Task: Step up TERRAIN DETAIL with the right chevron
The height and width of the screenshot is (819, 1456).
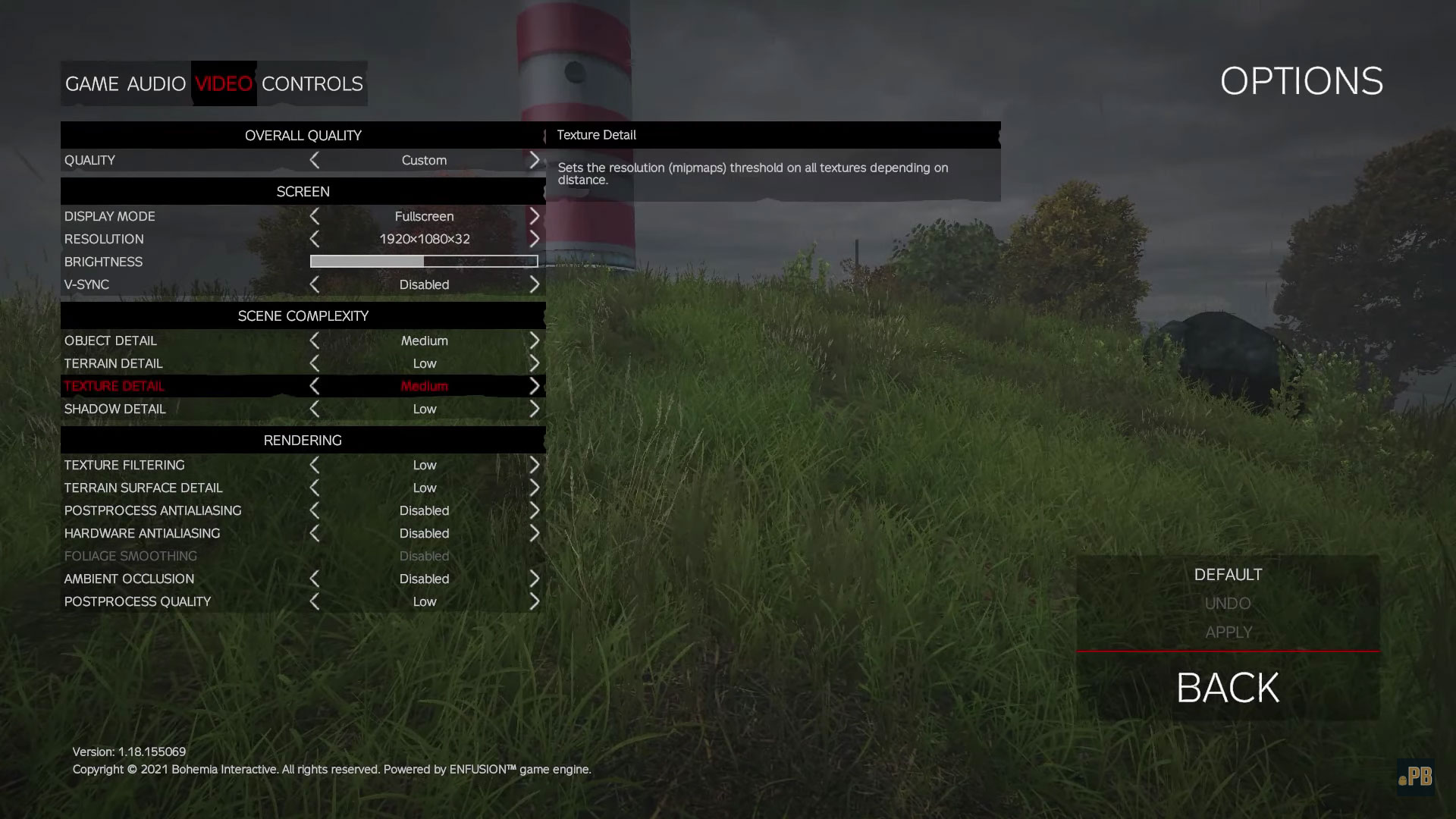Action: click(x=535, y=363)
